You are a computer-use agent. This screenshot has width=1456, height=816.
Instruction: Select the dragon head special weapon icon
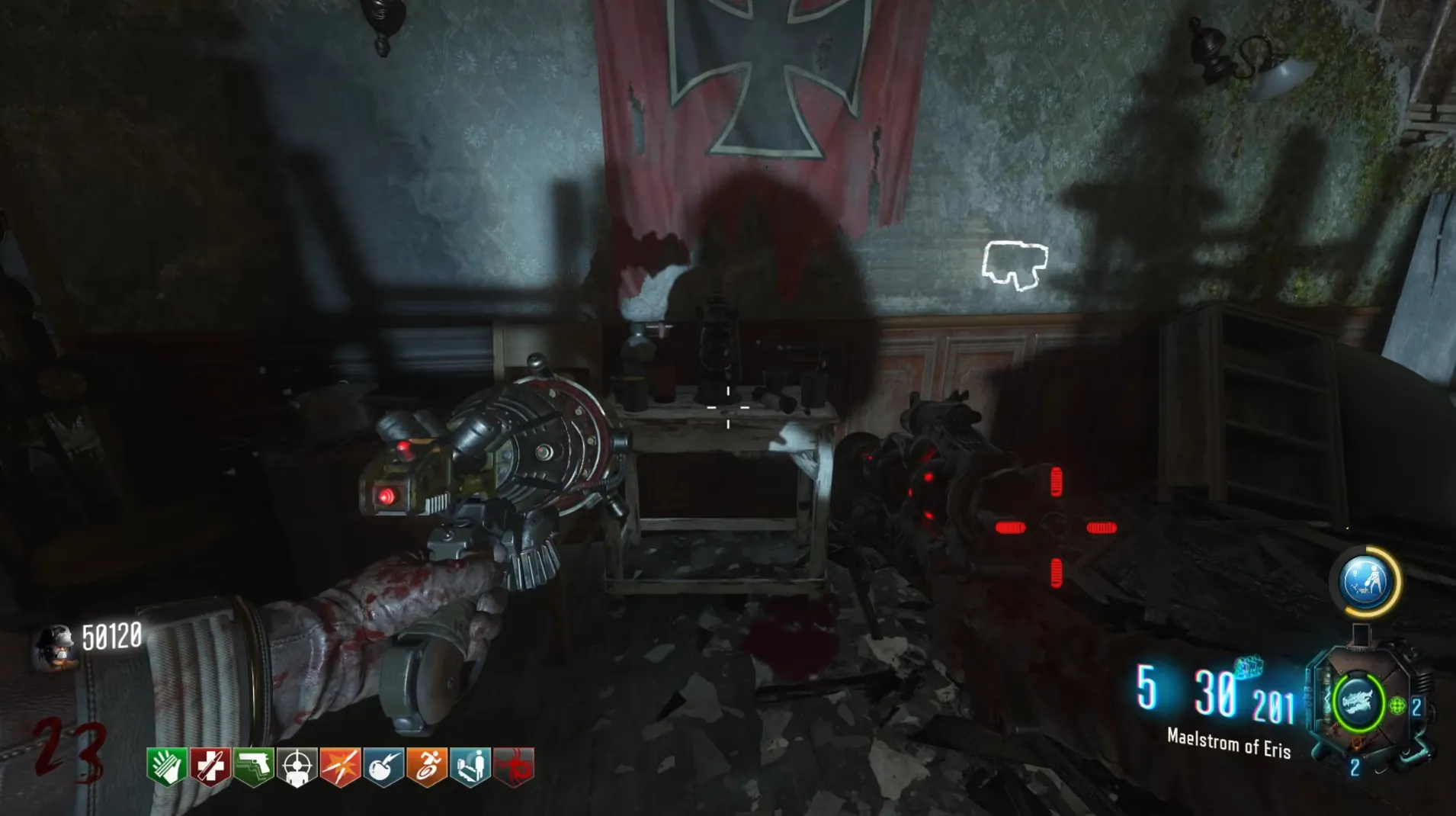coord(1358,703)
